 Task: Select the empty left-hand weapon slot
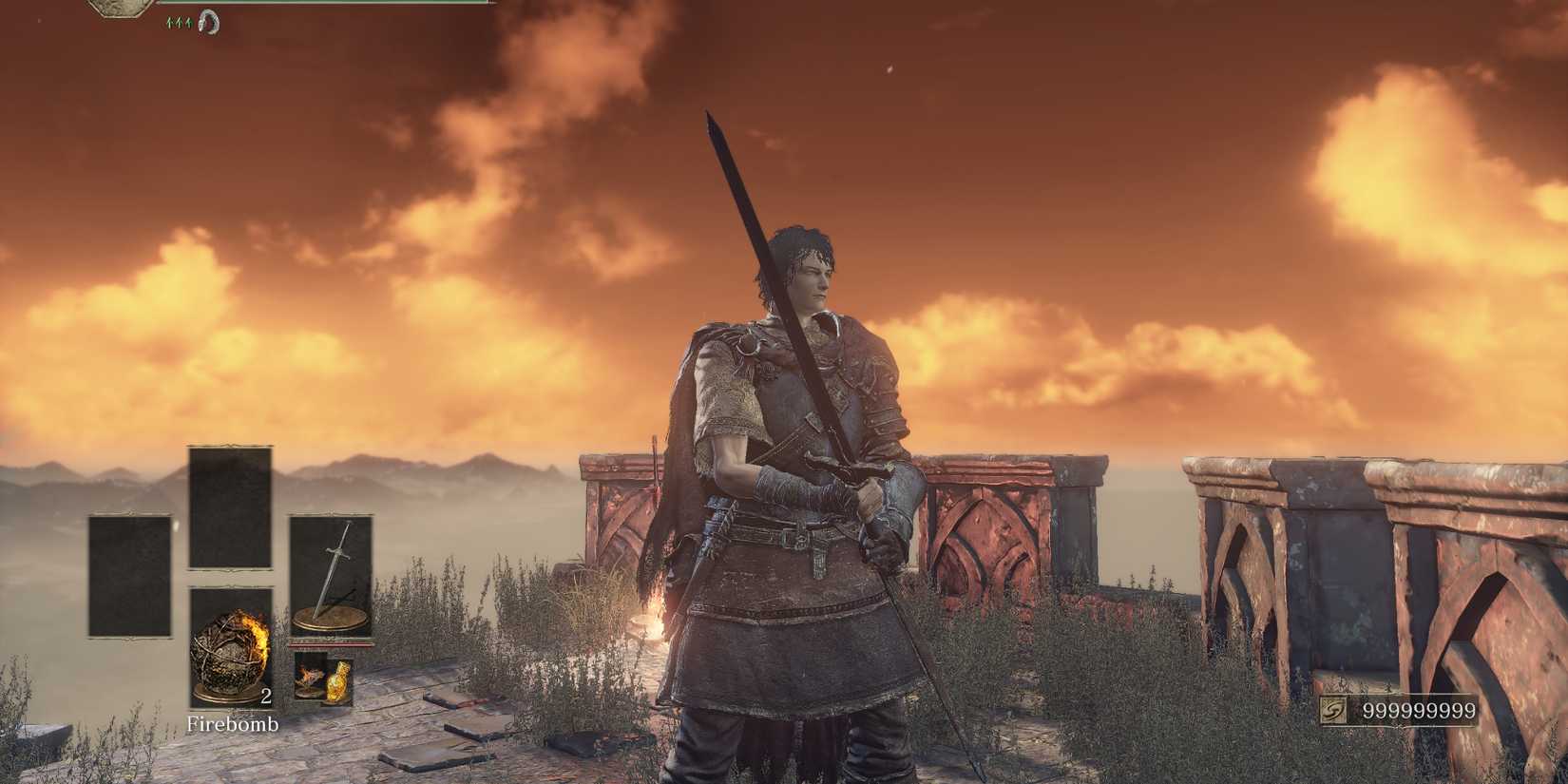click(x=129, y=576)
